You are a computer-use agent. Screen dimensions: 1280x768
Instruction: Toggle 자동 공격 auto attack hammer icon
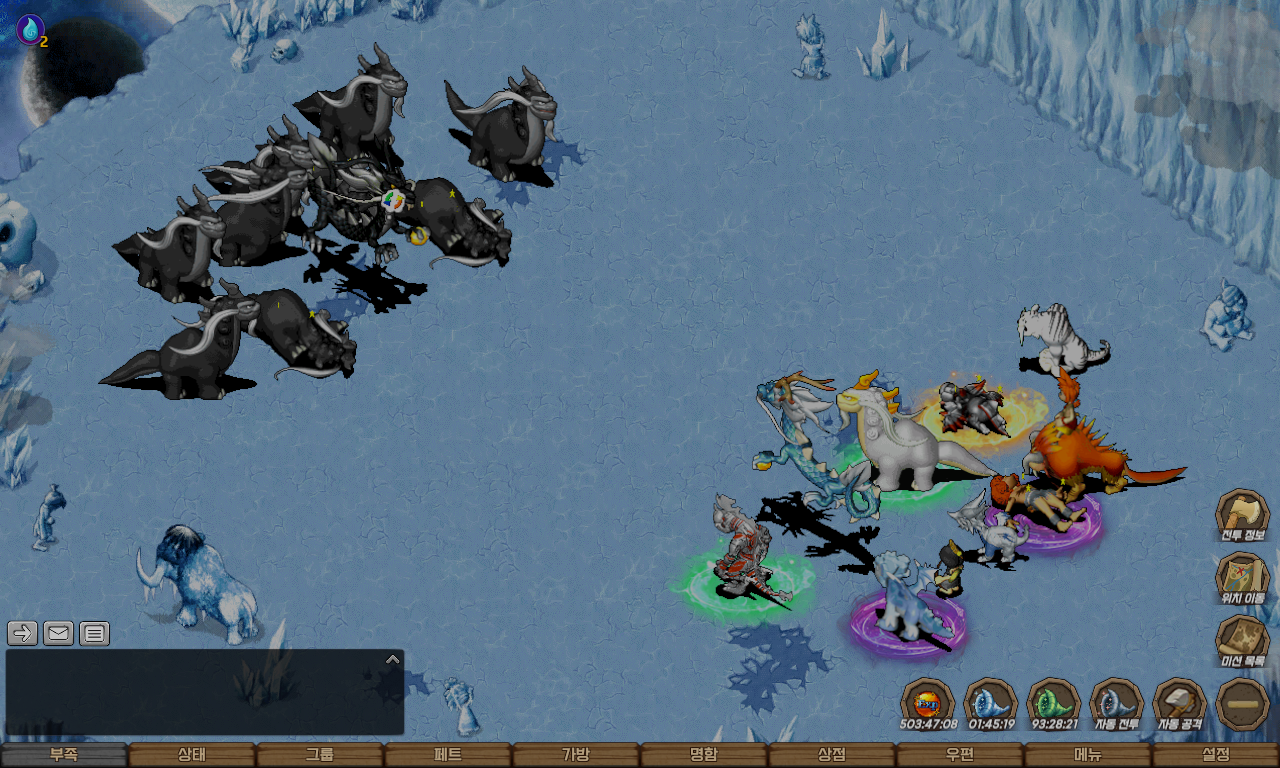[x=1180, y=704]
